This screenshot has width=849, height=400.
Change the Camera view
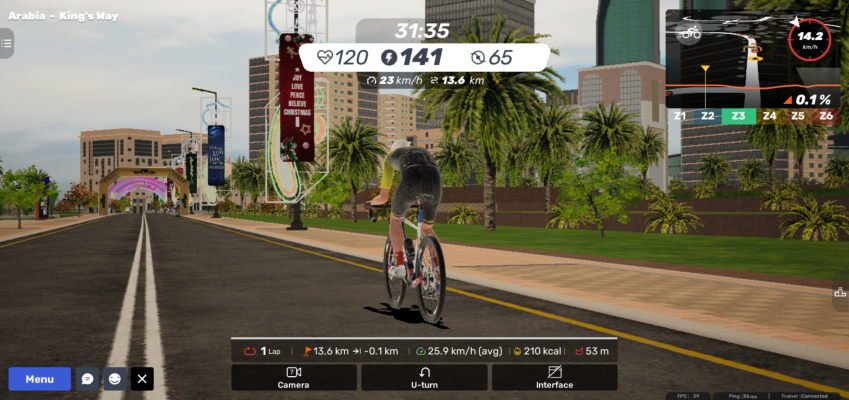pyautogui.click(x=293, y=377)
